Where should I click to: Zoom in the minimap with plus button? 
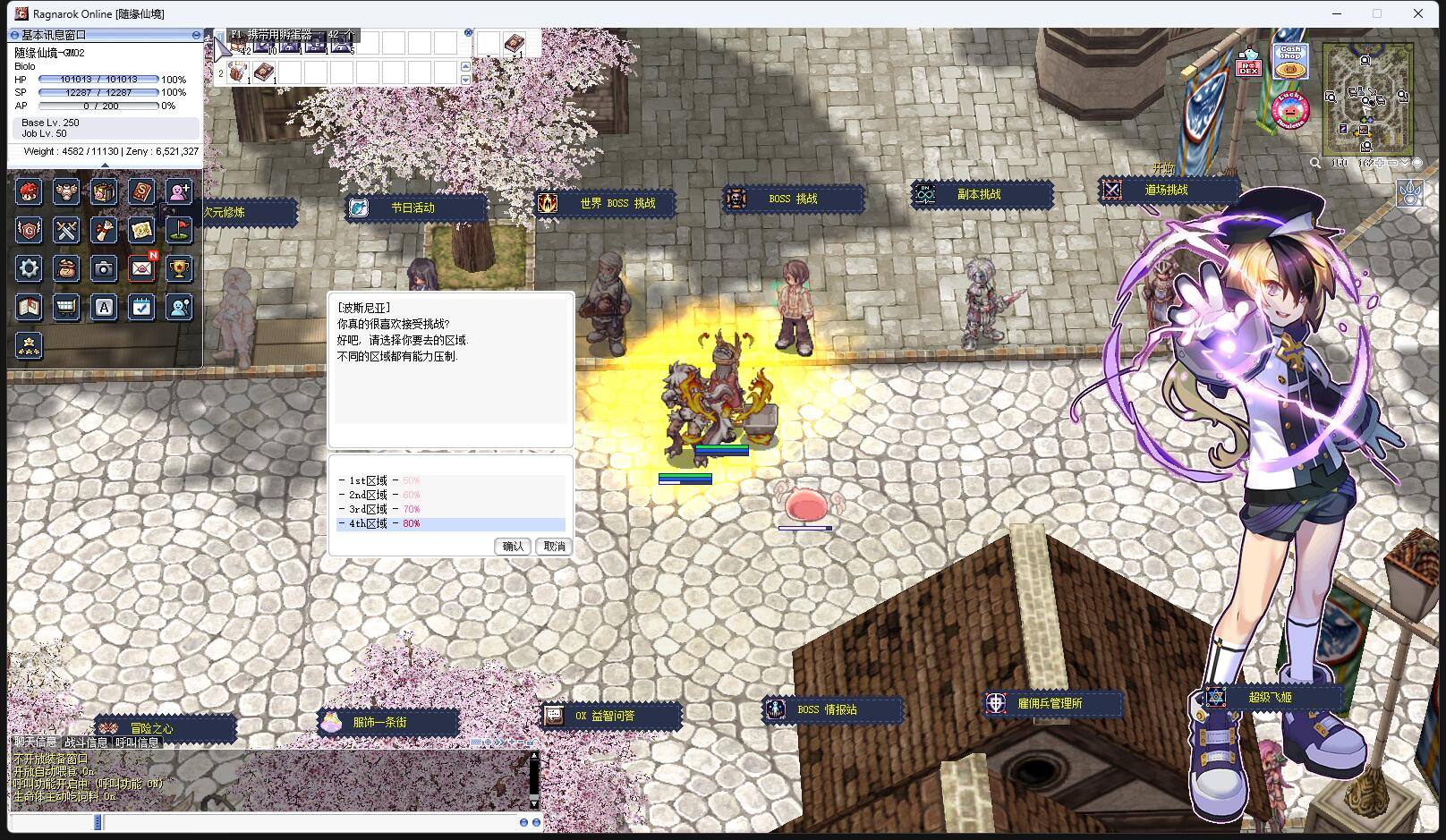[x=1381, y=163]
